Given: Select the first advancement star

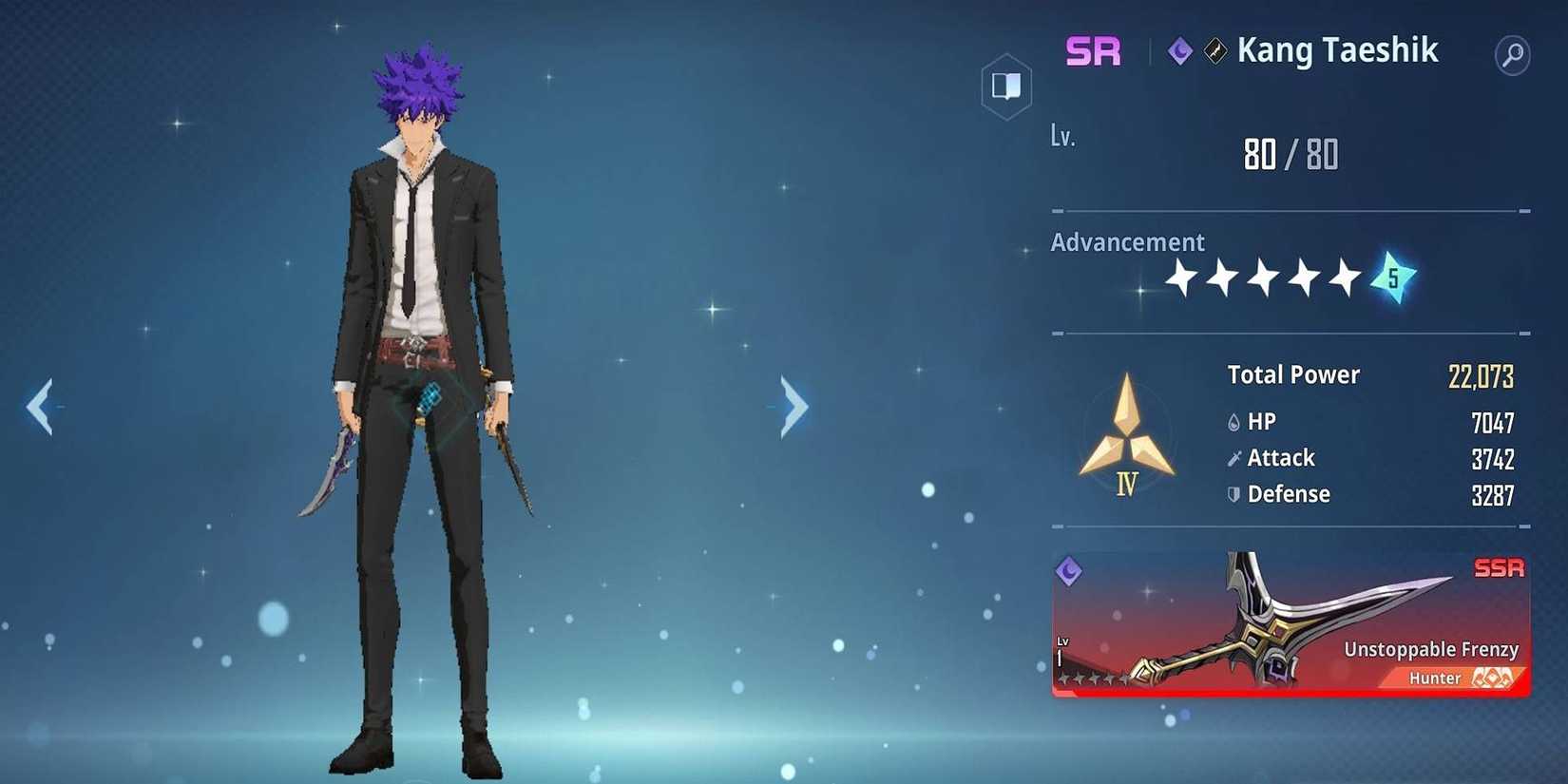Looking at the screenshot, I should (x=1181, y=278).
